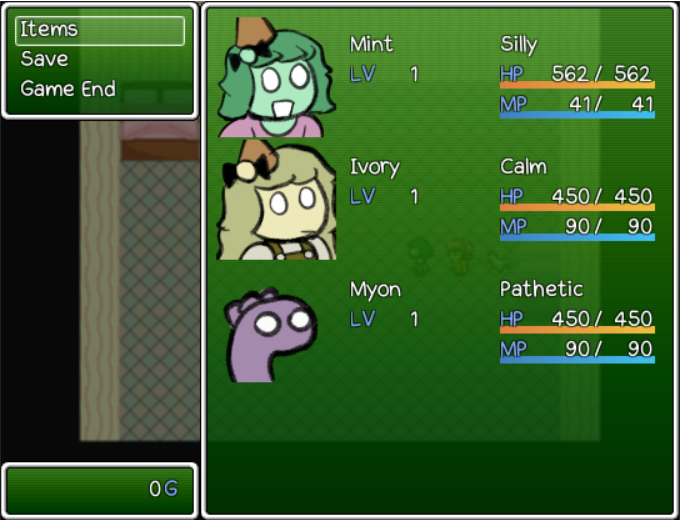Pick Ivory in the party list

click(438, 198)
